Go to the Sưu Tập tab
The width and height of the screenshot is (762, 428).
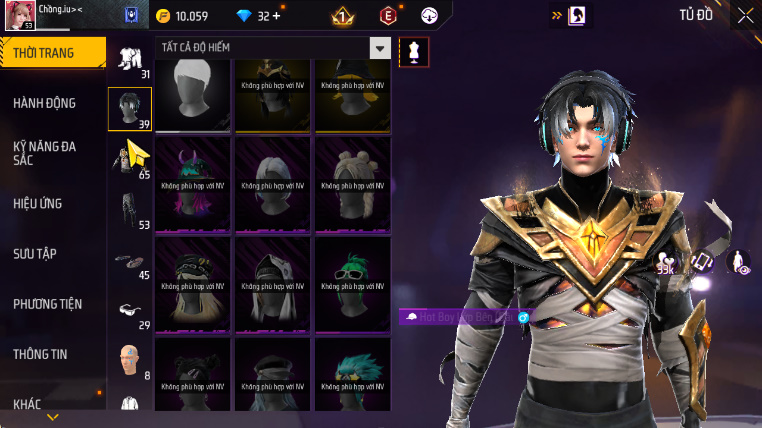pos(35,254)
